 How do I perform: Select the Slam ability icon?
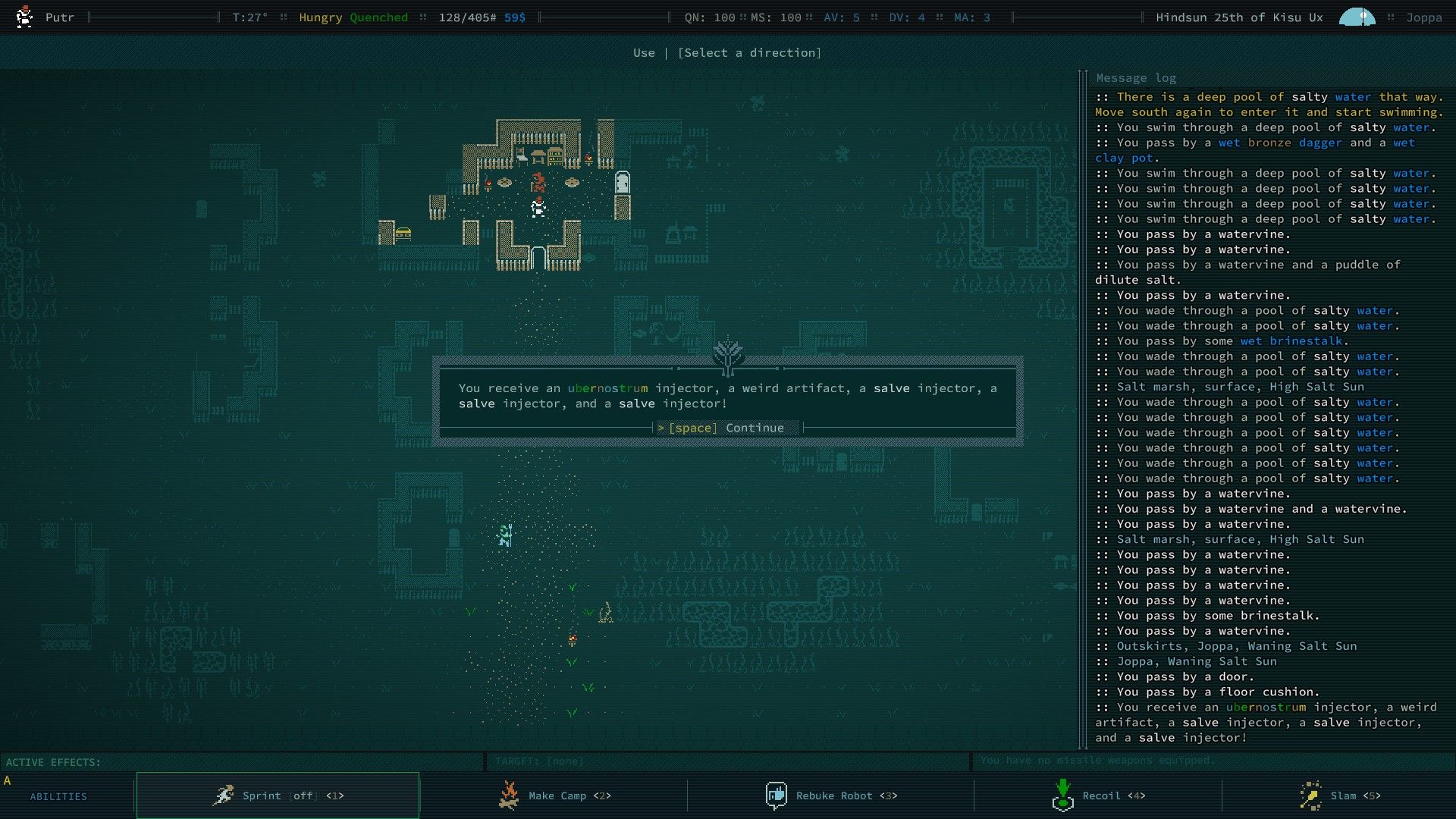click(x=1311, y=795)
